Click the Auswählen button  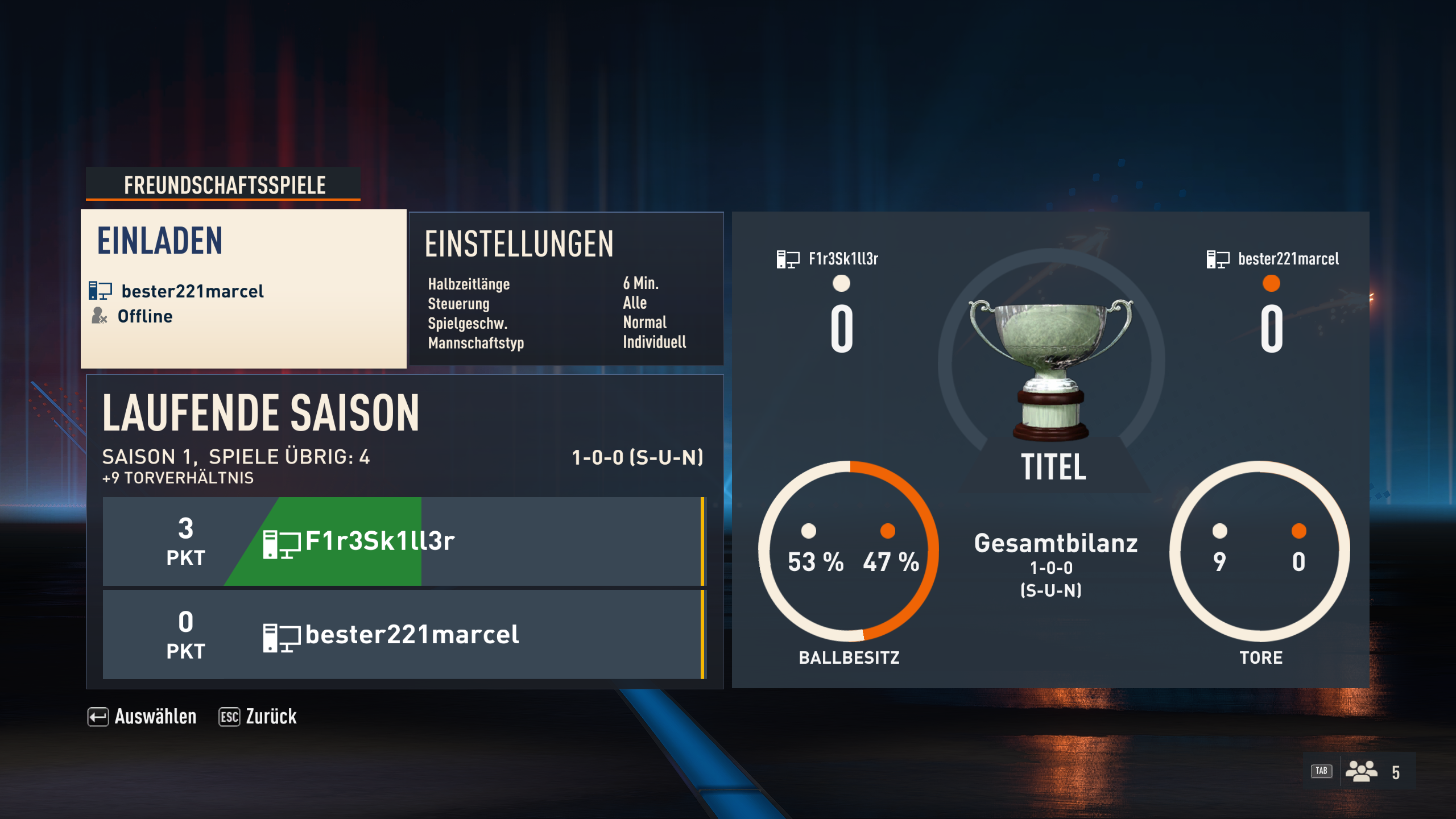142,717
